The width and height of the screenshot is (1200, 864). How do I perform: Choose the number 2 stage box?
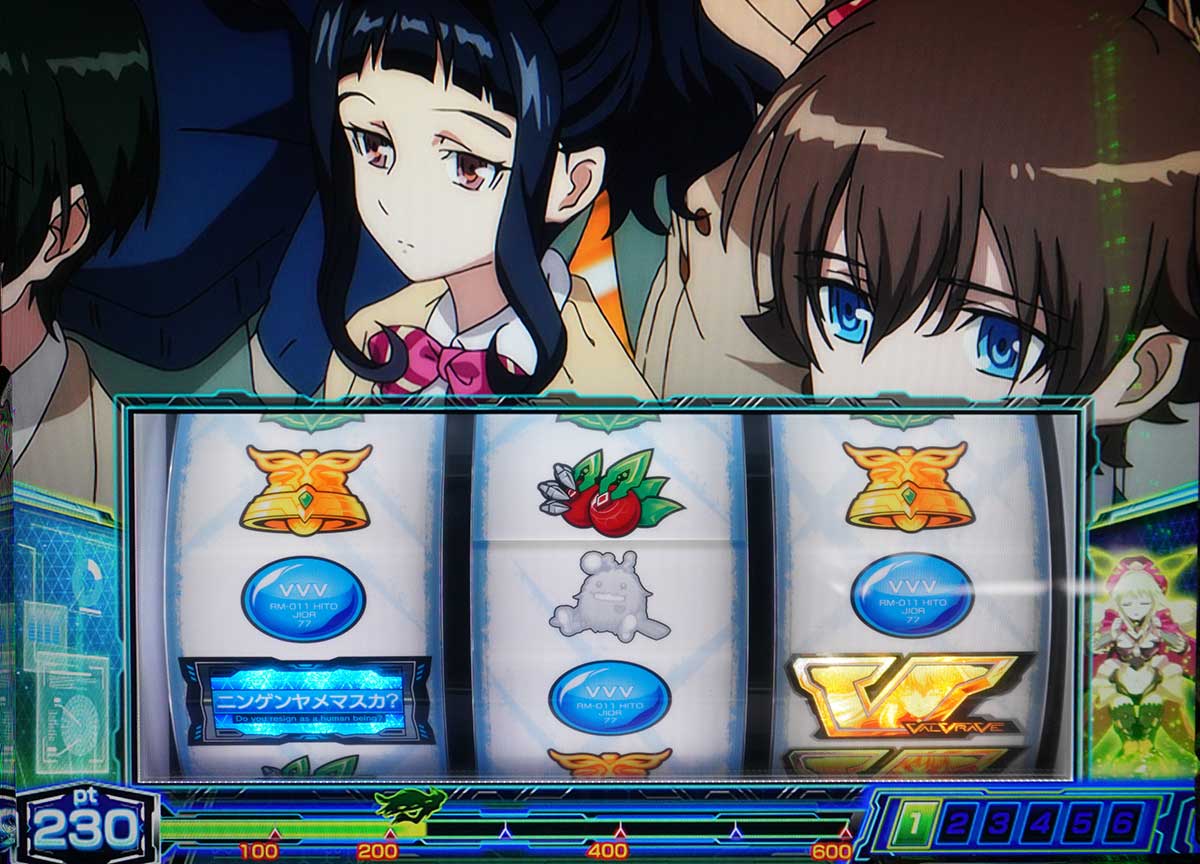(x=957, y=825)
